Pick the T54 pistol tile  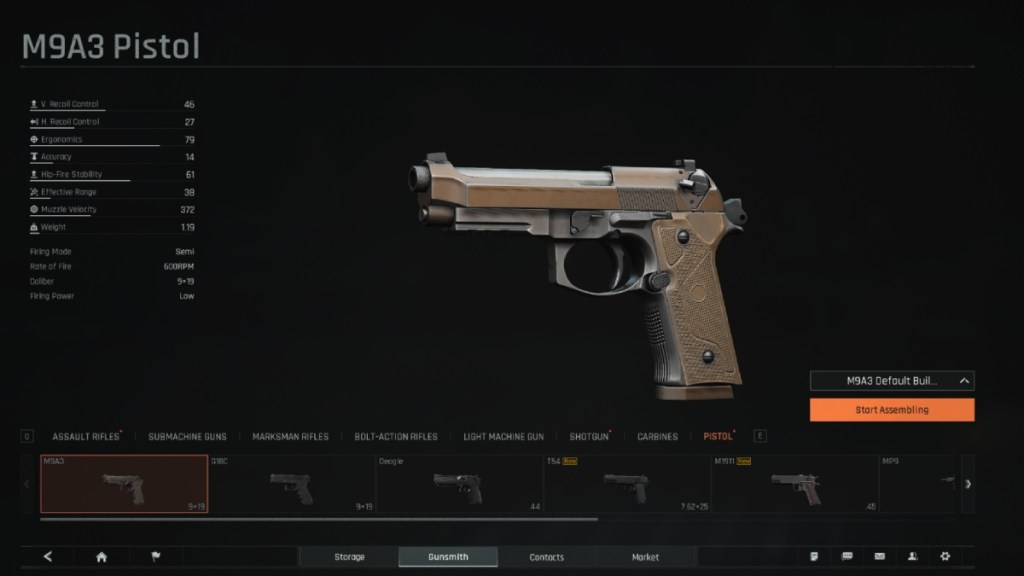[627, 484]
